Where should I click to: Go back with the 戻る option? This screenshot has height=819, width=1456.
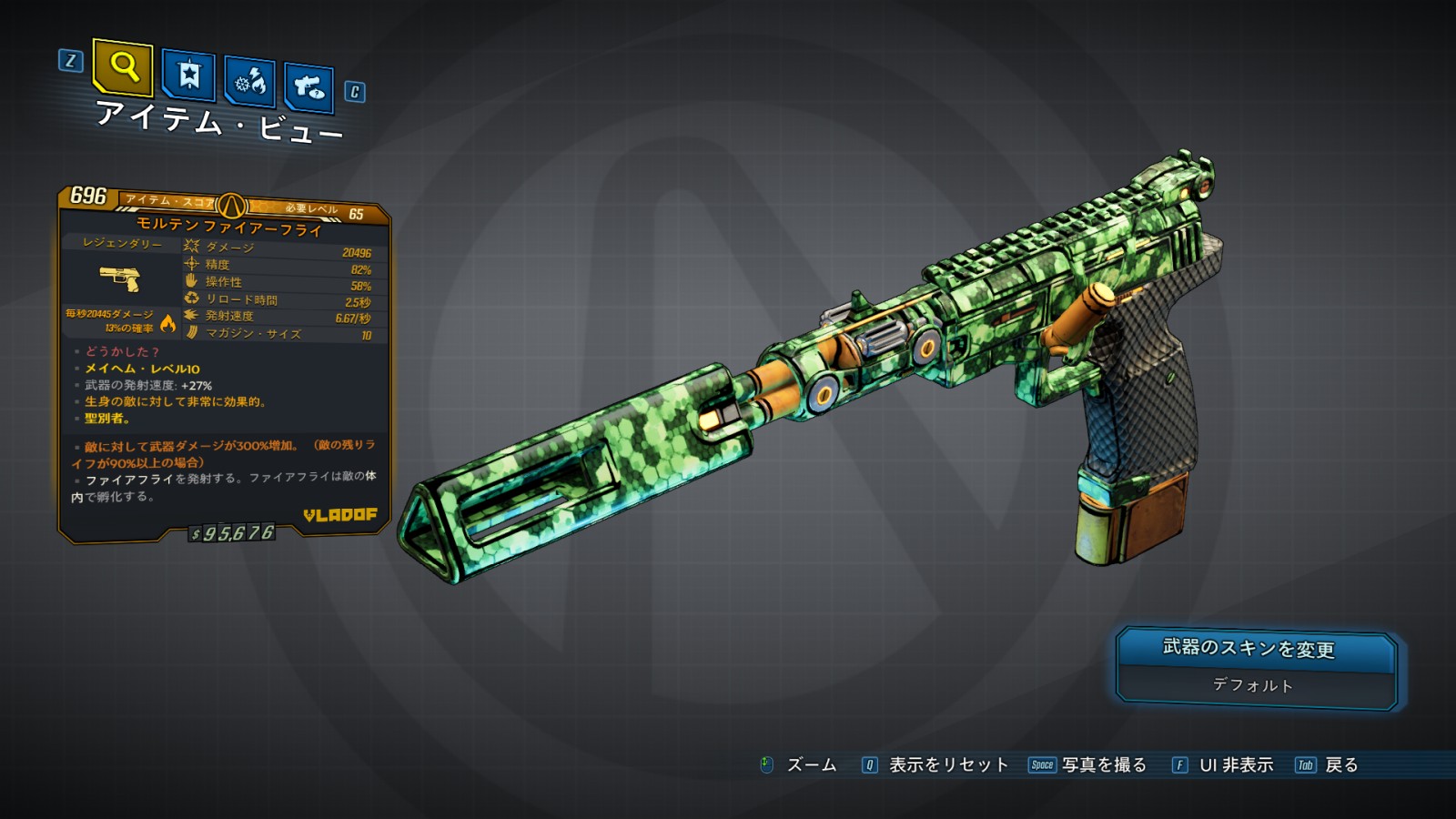point(1328,765)
